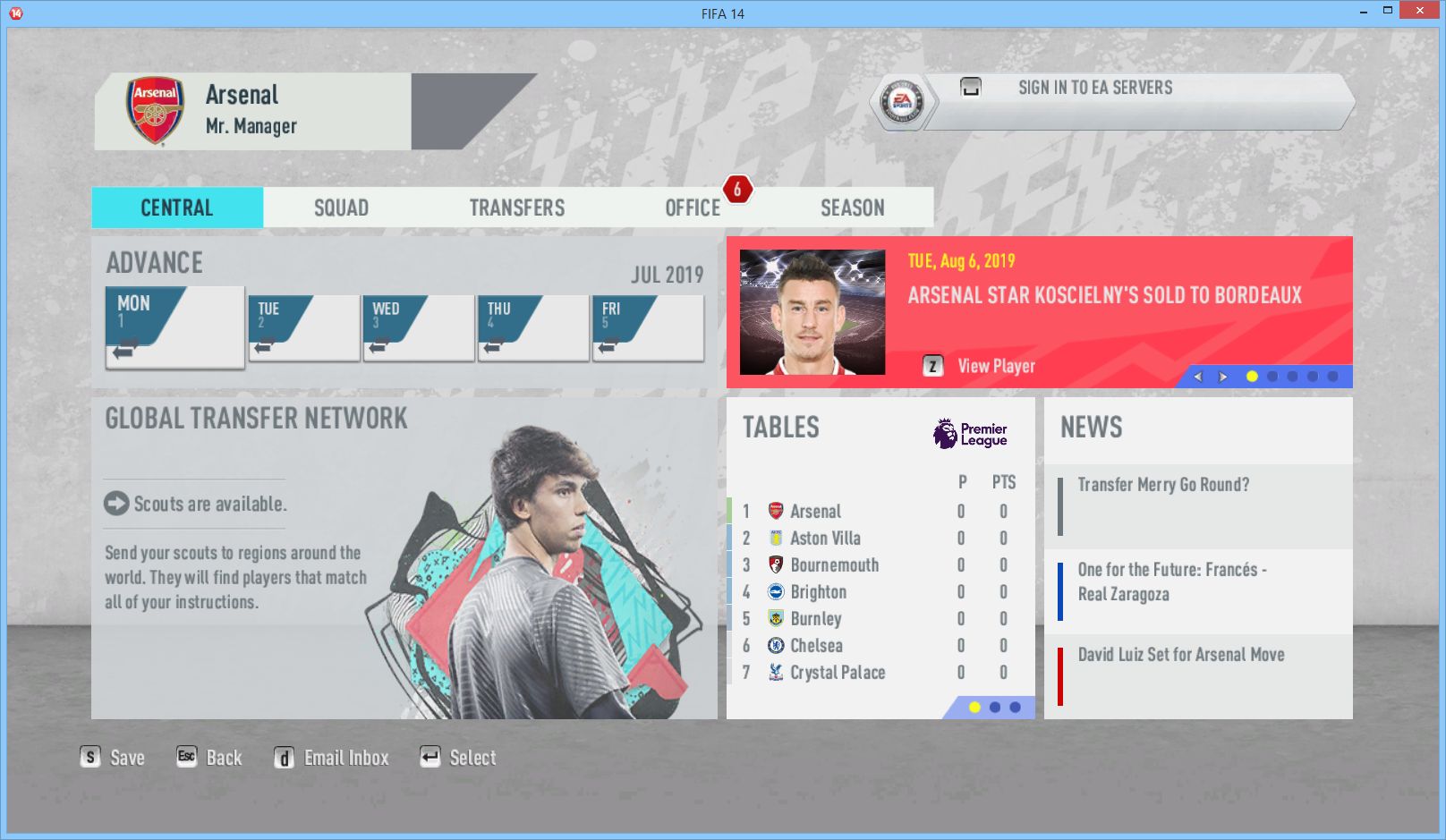Viewport: 1446px width, 840px height.
Task: Open the Central tab
Action: [177, 208]
